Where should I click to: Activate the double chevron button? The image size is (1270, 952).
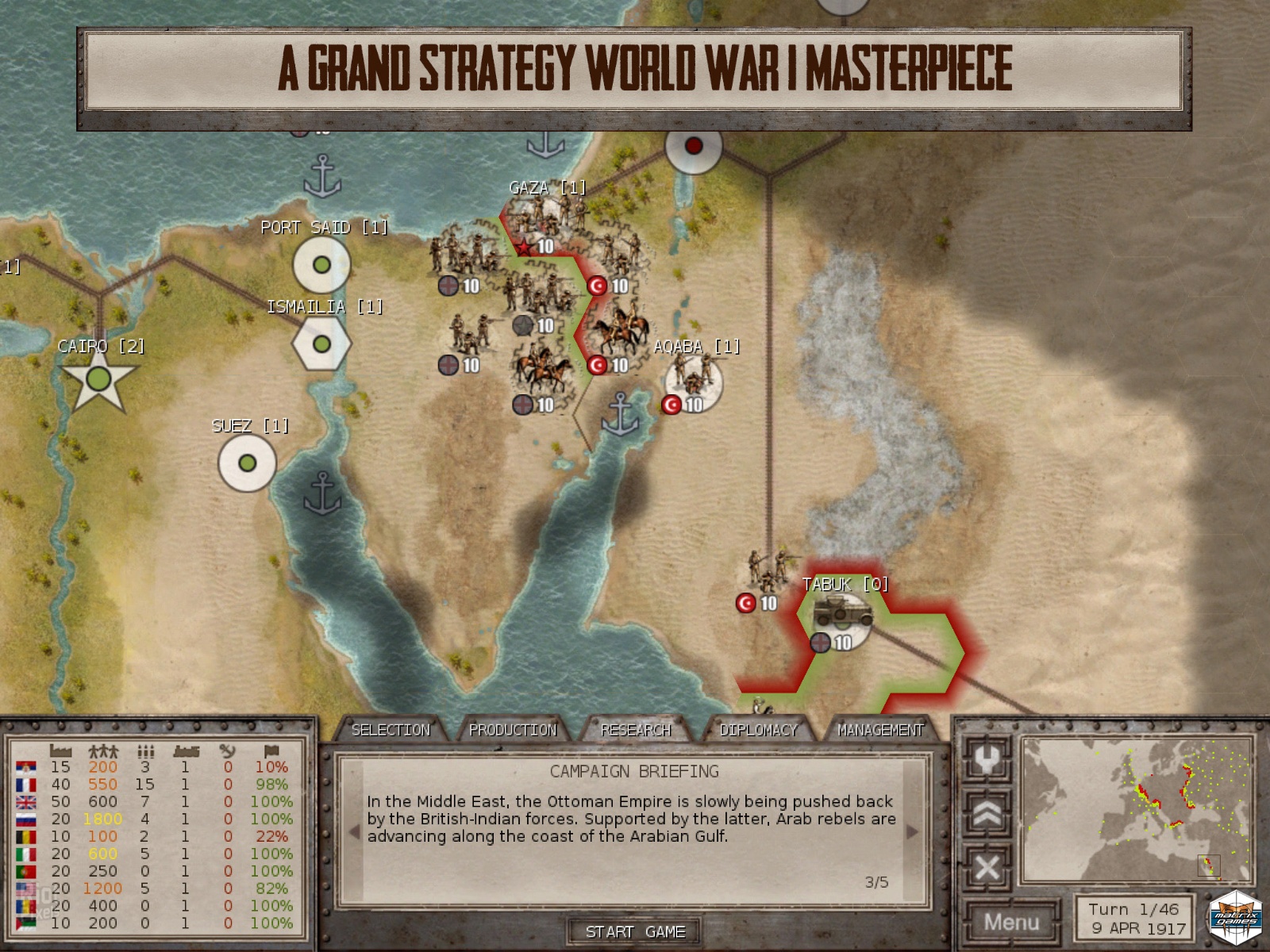coord(987,814)
